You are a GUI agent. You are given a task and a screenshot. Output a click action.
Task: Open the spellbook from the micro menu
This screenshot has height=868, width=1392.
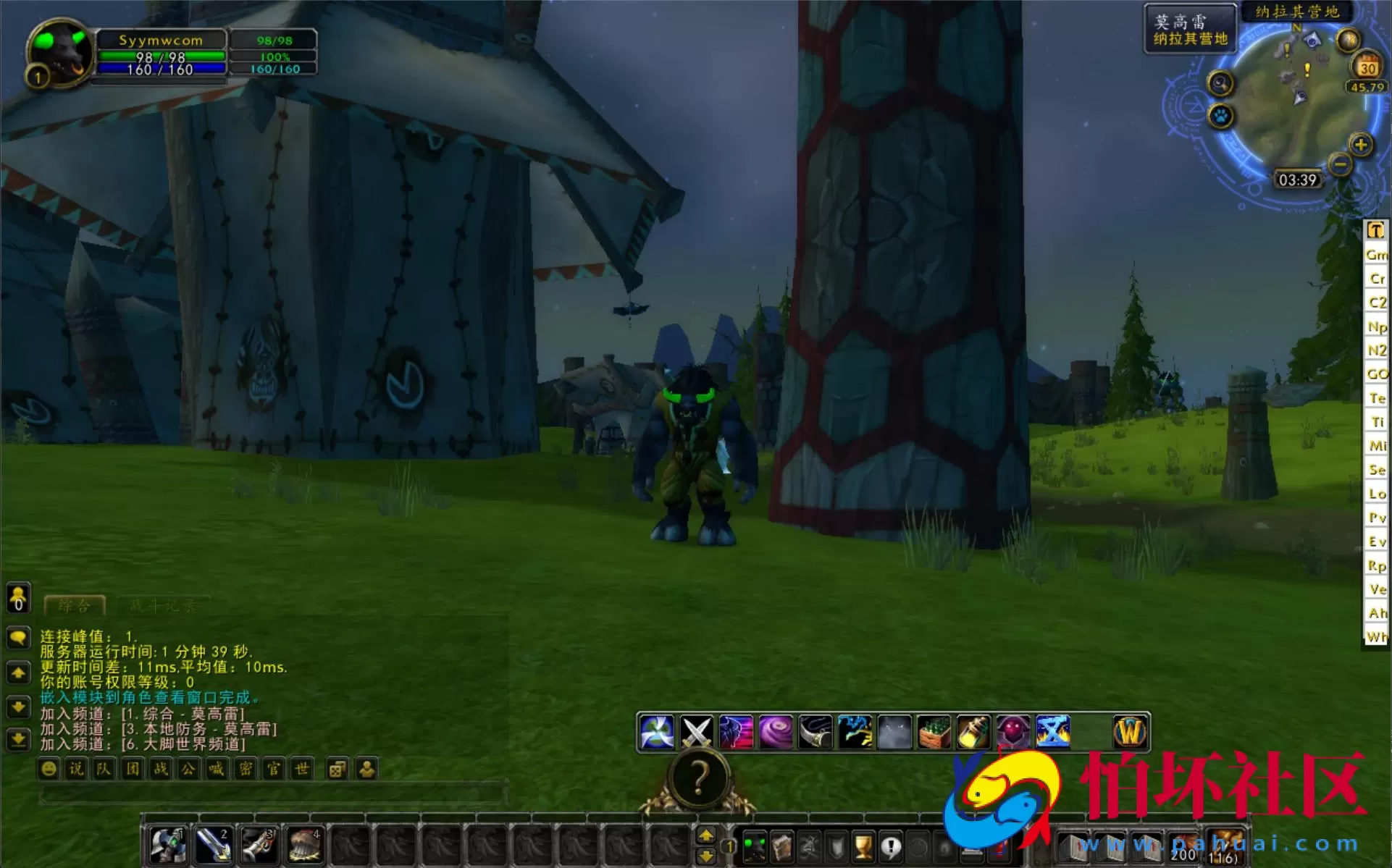(x=781, y=847)
